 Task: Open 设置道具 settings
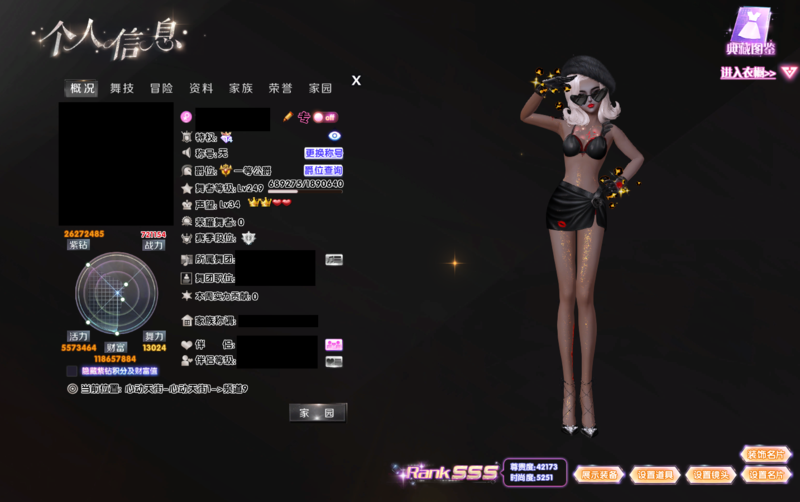pos(655,474)
